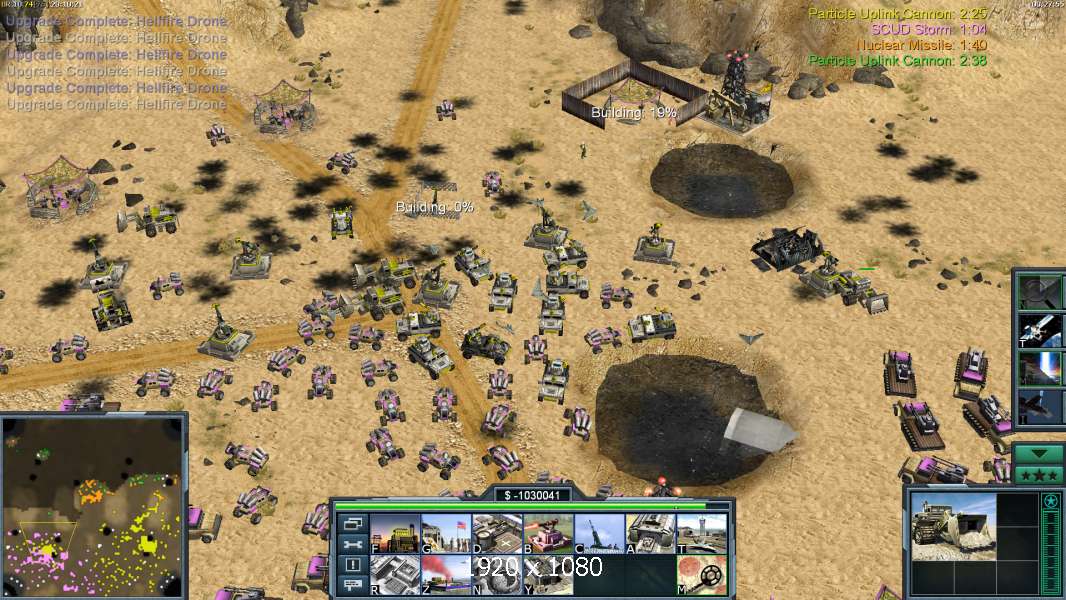Choose the building icon marked Y

(x=548, y=575)
